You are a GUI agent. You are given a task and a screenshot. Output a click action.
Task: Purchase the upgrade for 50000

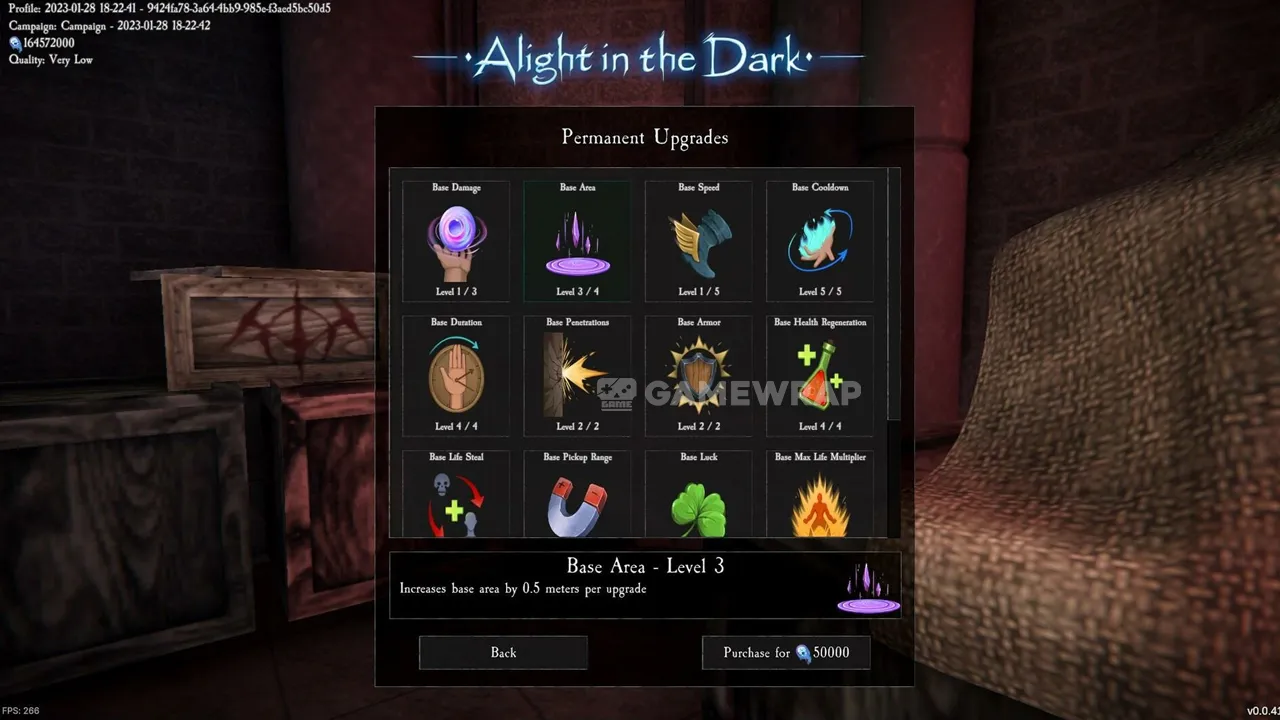click(786, 653)
